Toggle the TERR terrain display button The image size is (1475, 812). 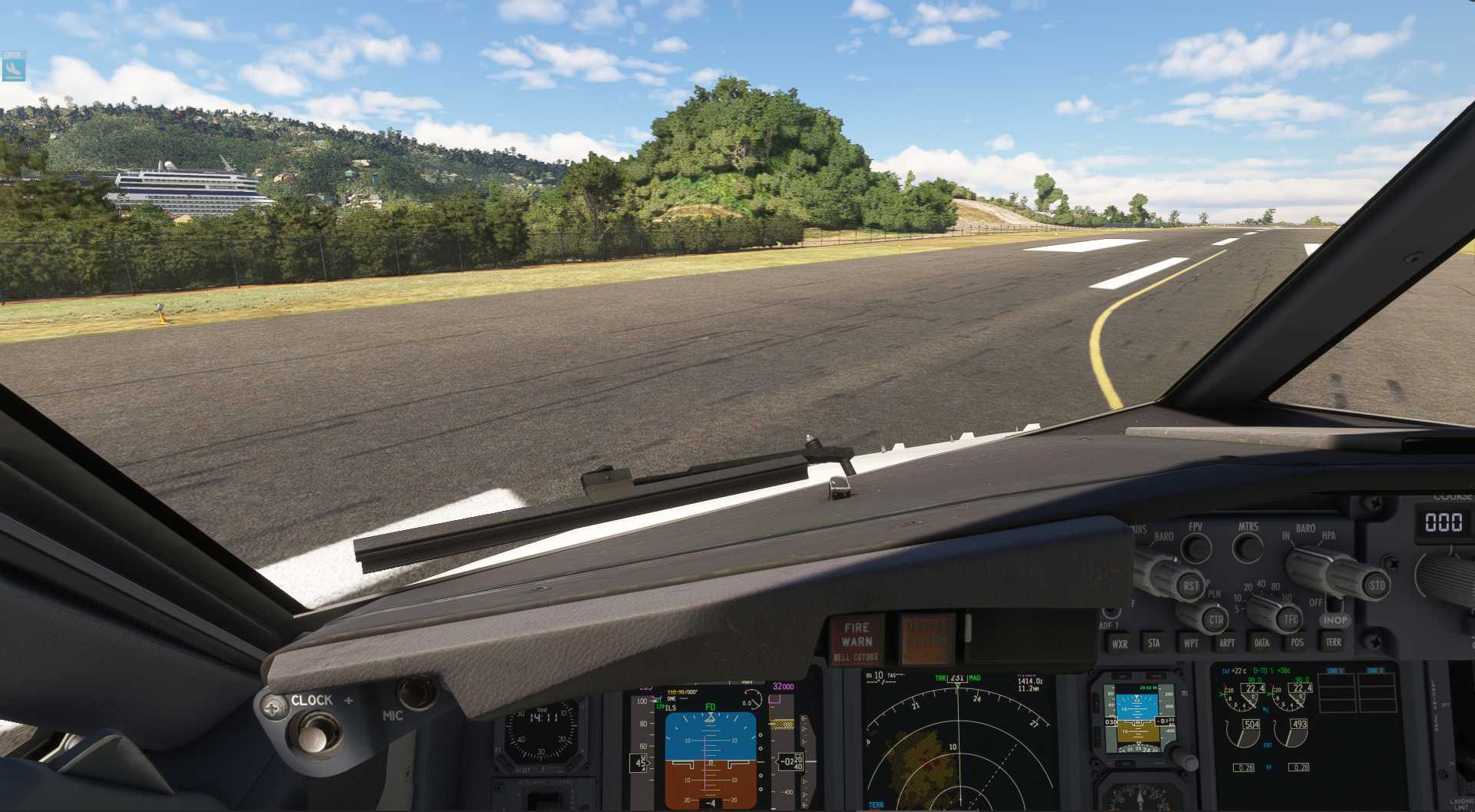(x=1334, y=641)
